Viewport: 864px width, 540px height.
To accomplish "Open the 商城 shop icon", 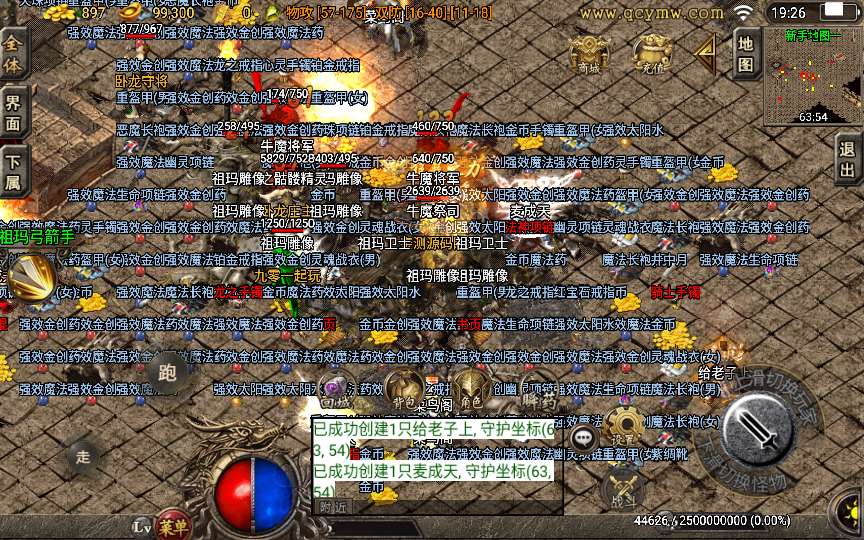I will [x=590, y=54].
